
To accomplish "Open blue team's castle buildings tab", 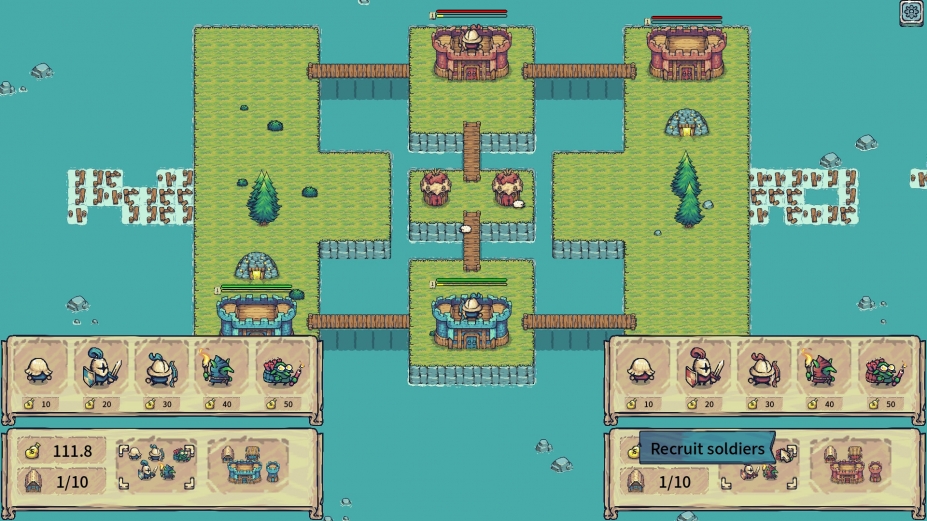I will [x=245, y=464].
